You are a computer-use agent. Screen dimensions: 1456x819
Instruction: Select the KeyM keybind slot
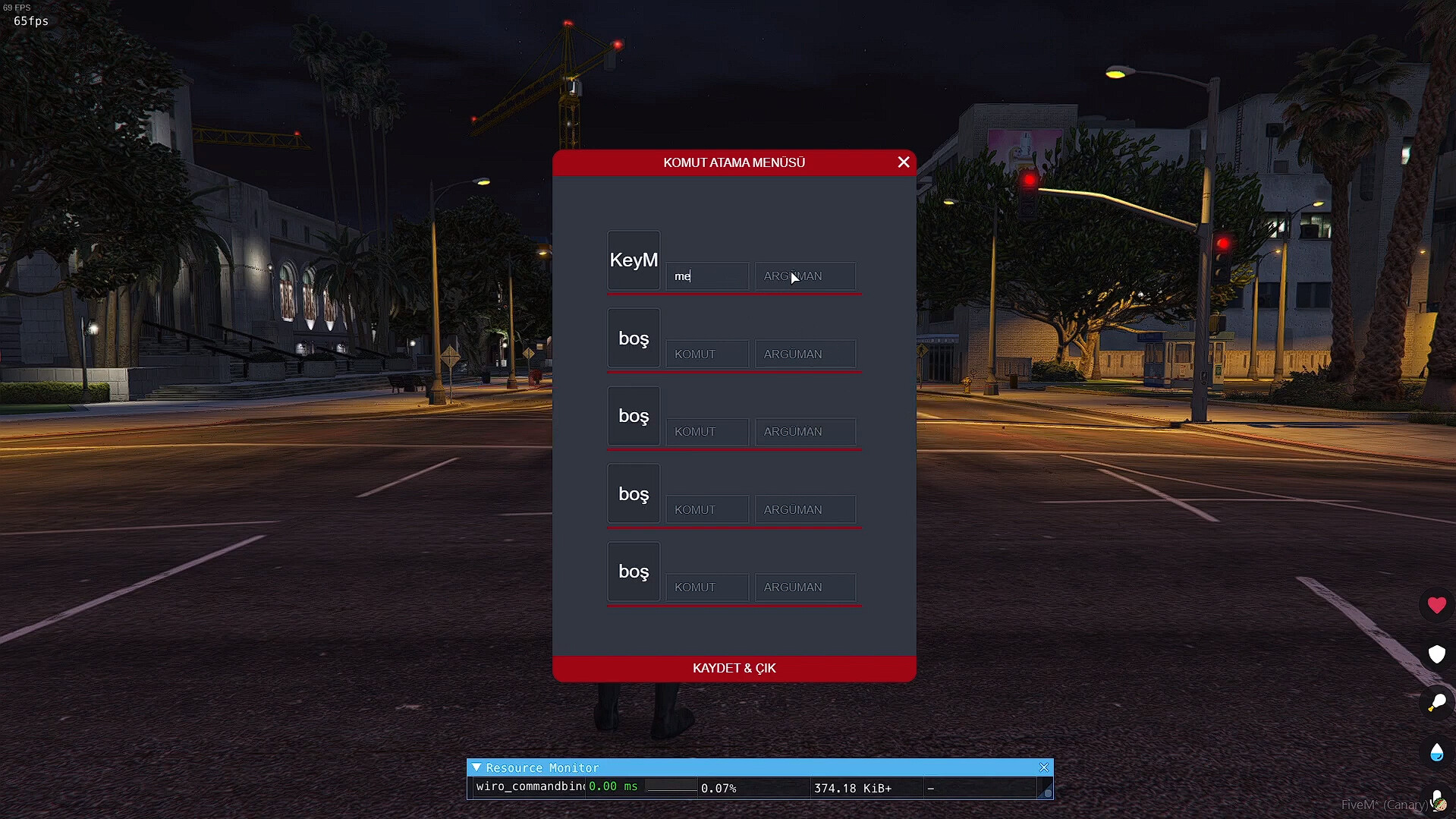633,260
